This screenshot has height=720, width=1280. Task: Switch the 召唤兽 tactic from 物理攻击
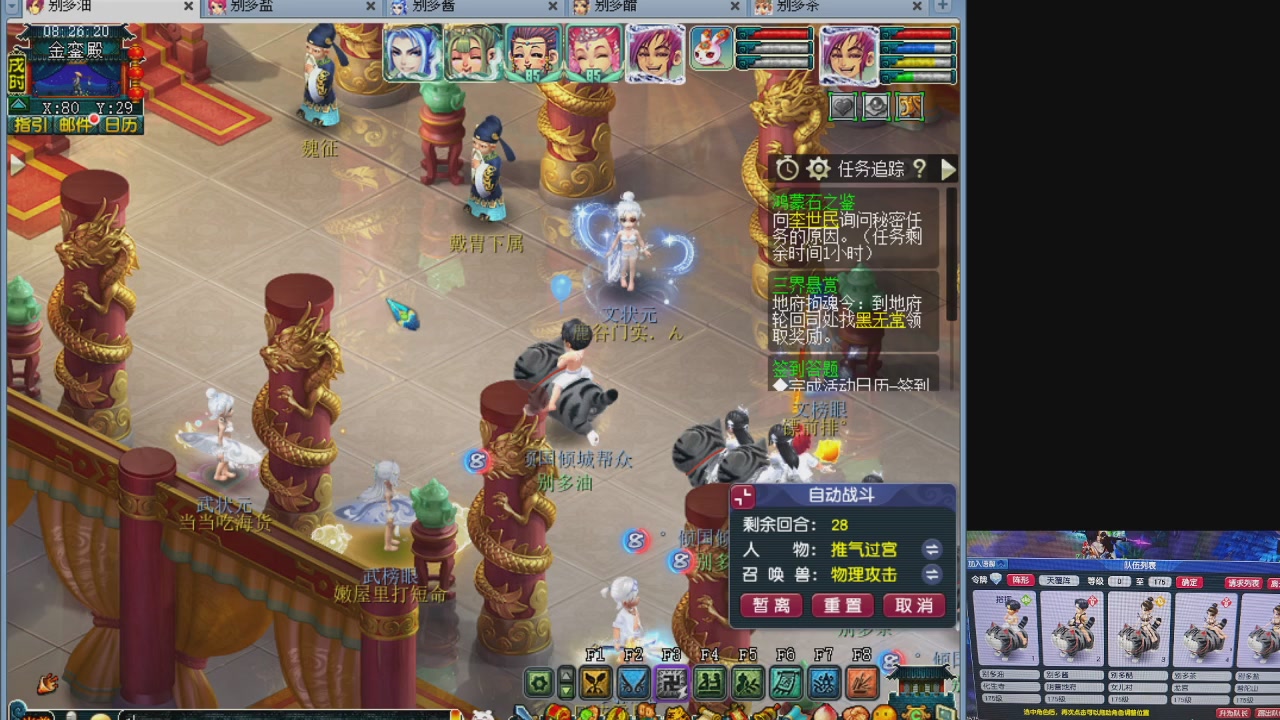pos(932,575)
